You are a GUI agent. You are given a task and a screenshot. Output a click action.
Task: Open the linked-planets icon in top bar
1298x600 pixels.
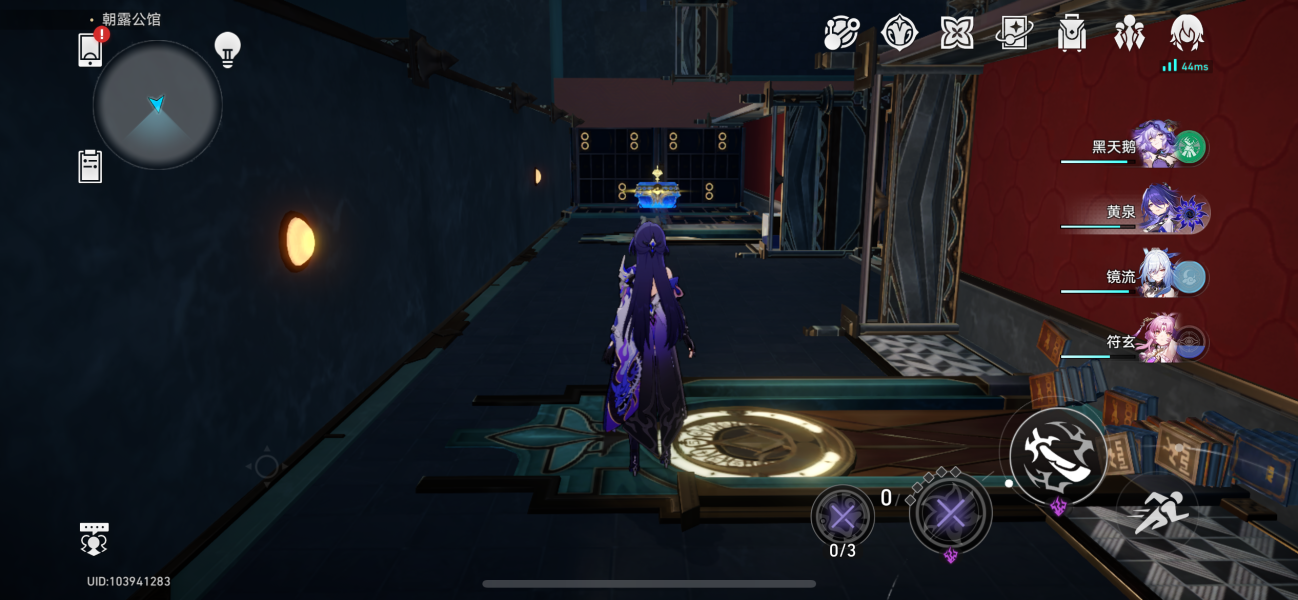[x=841, y=34]
